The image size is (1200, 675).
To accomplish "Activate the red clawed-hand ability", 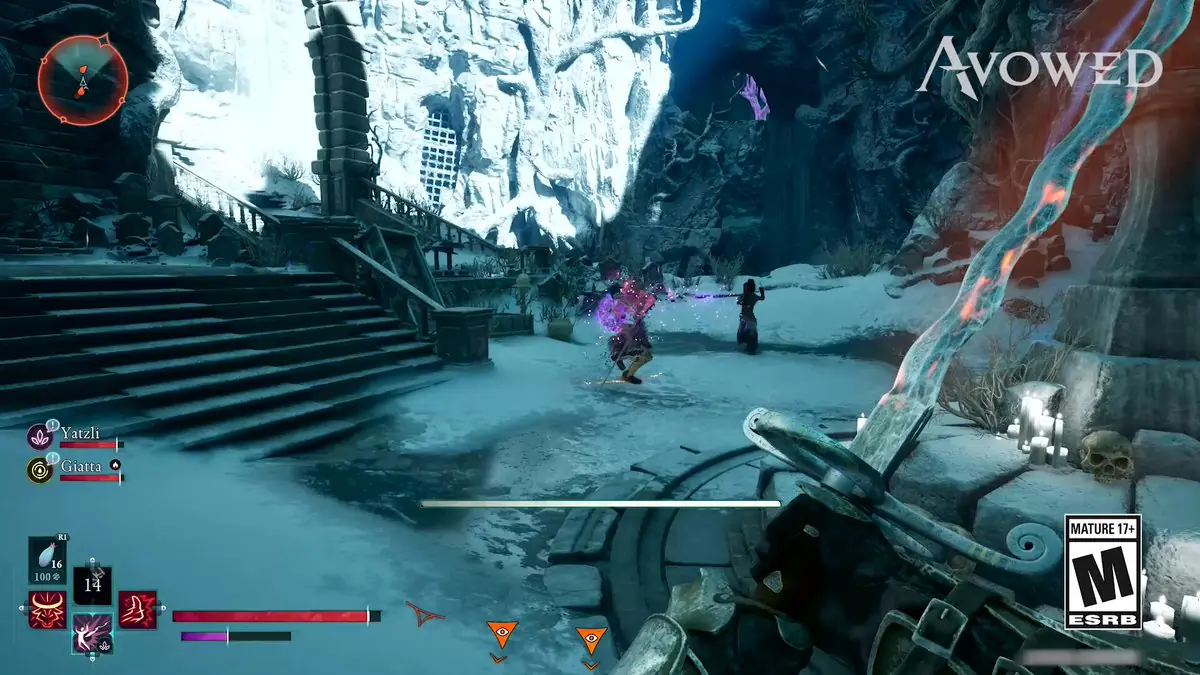I will pyautogui.click(x=137, y=610).
